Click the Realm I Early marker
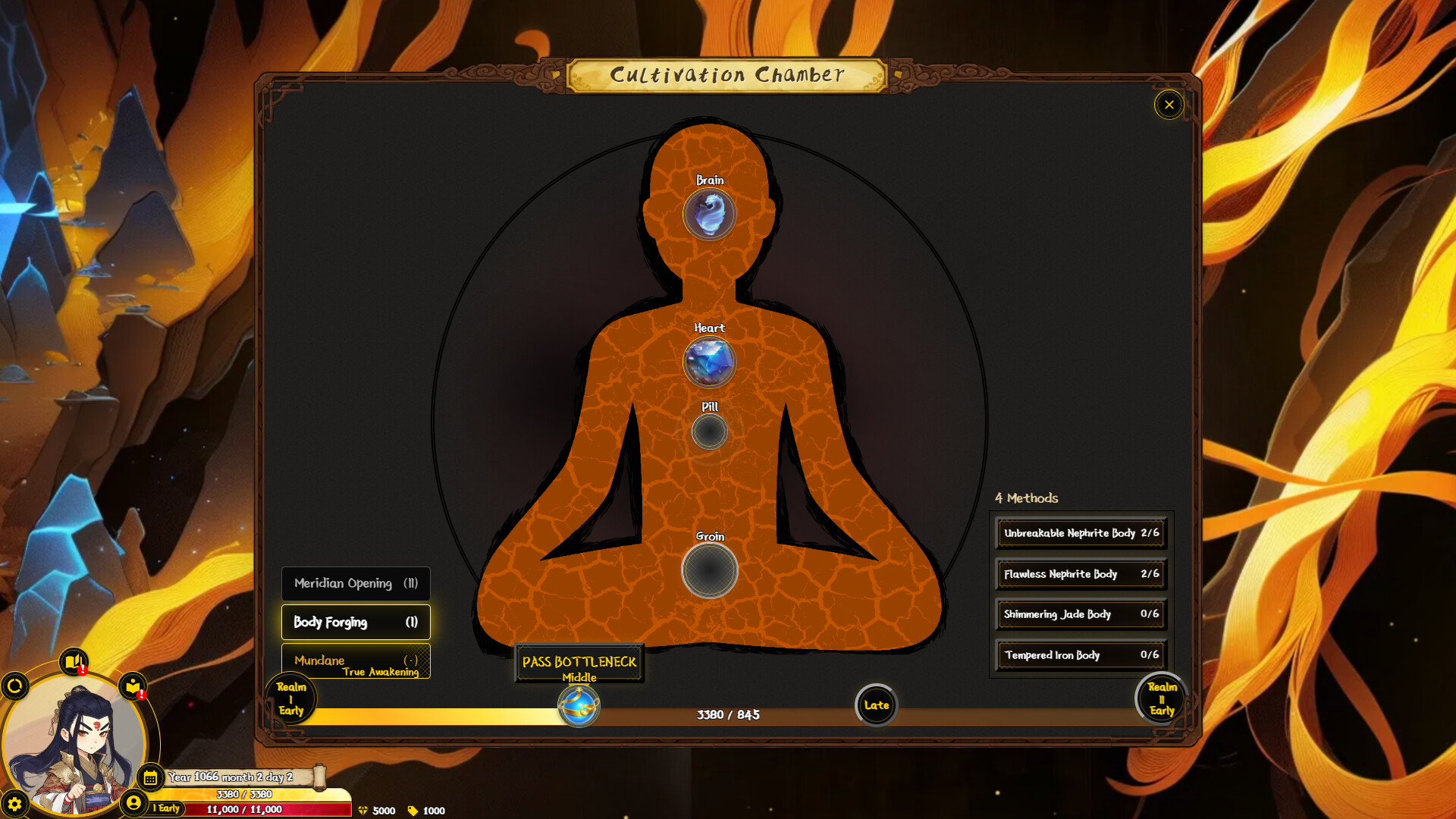This screenshot has width=1456, height=819. [291, 698]
